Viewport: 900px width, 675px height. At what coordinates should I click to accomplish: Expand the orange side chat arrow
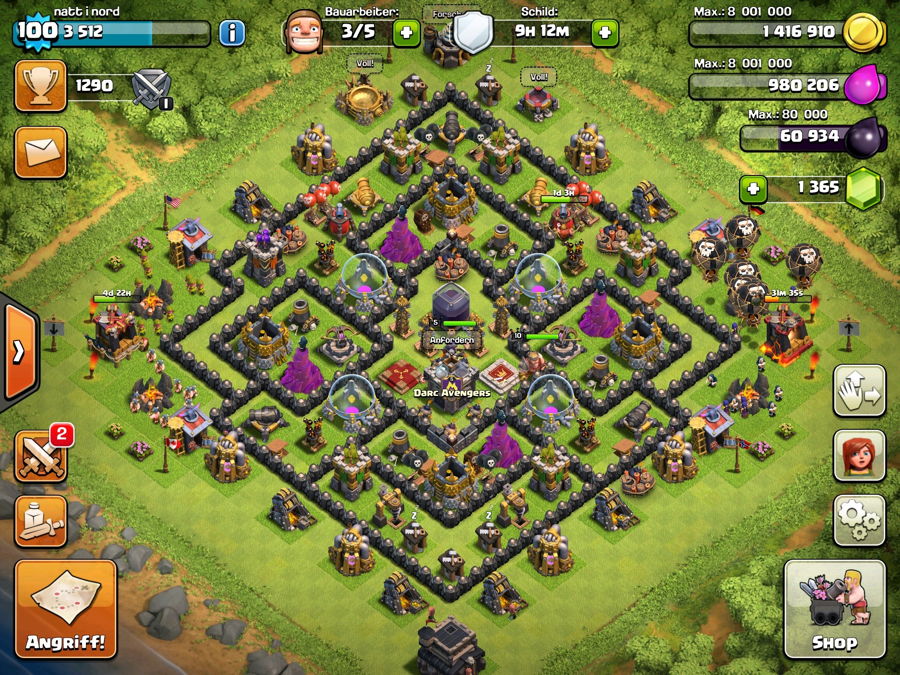(x=18, y=350)
